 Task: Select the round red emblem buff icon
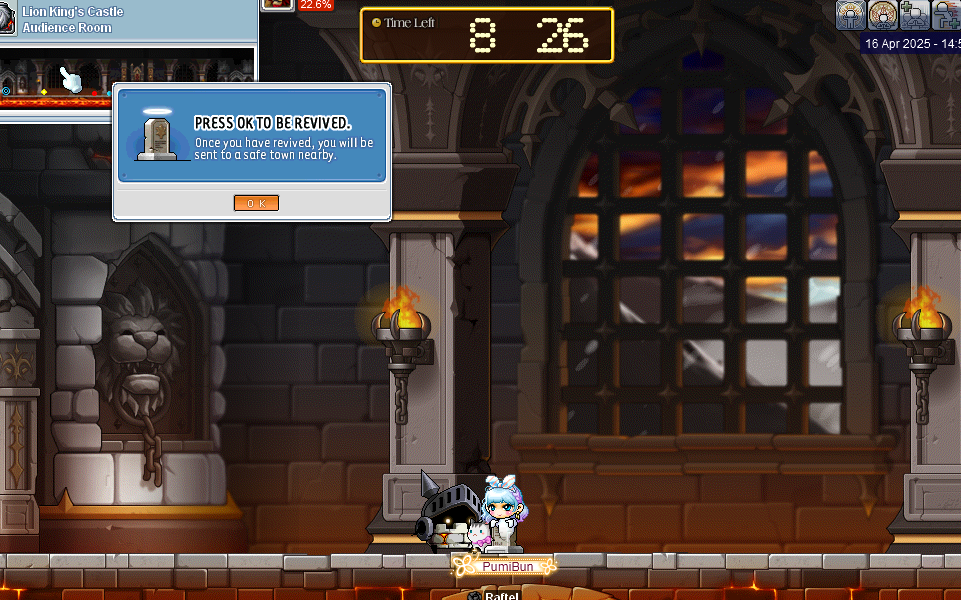(883, 15)
